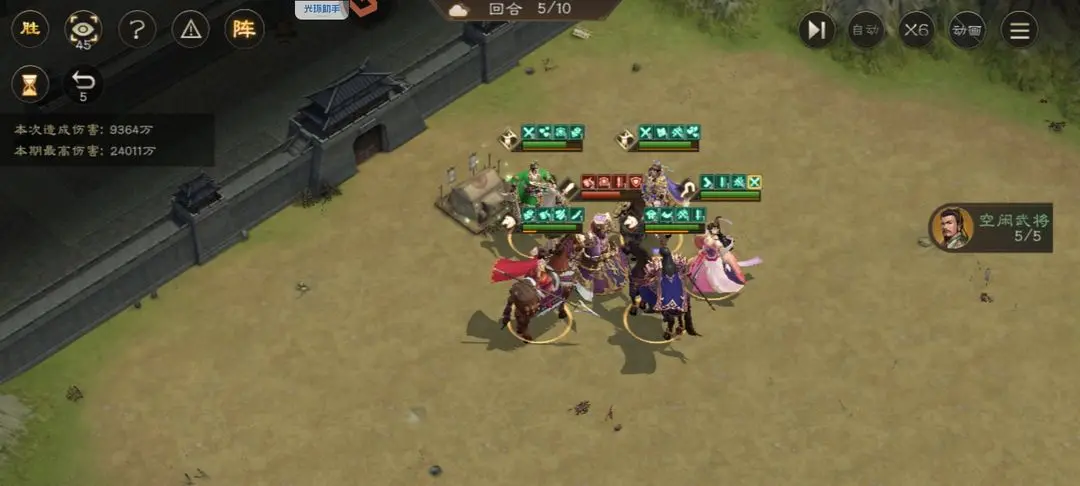
Task: Toggle 自动 auto-battle mode
Action: pyautogui.click(x=866, y=30)
